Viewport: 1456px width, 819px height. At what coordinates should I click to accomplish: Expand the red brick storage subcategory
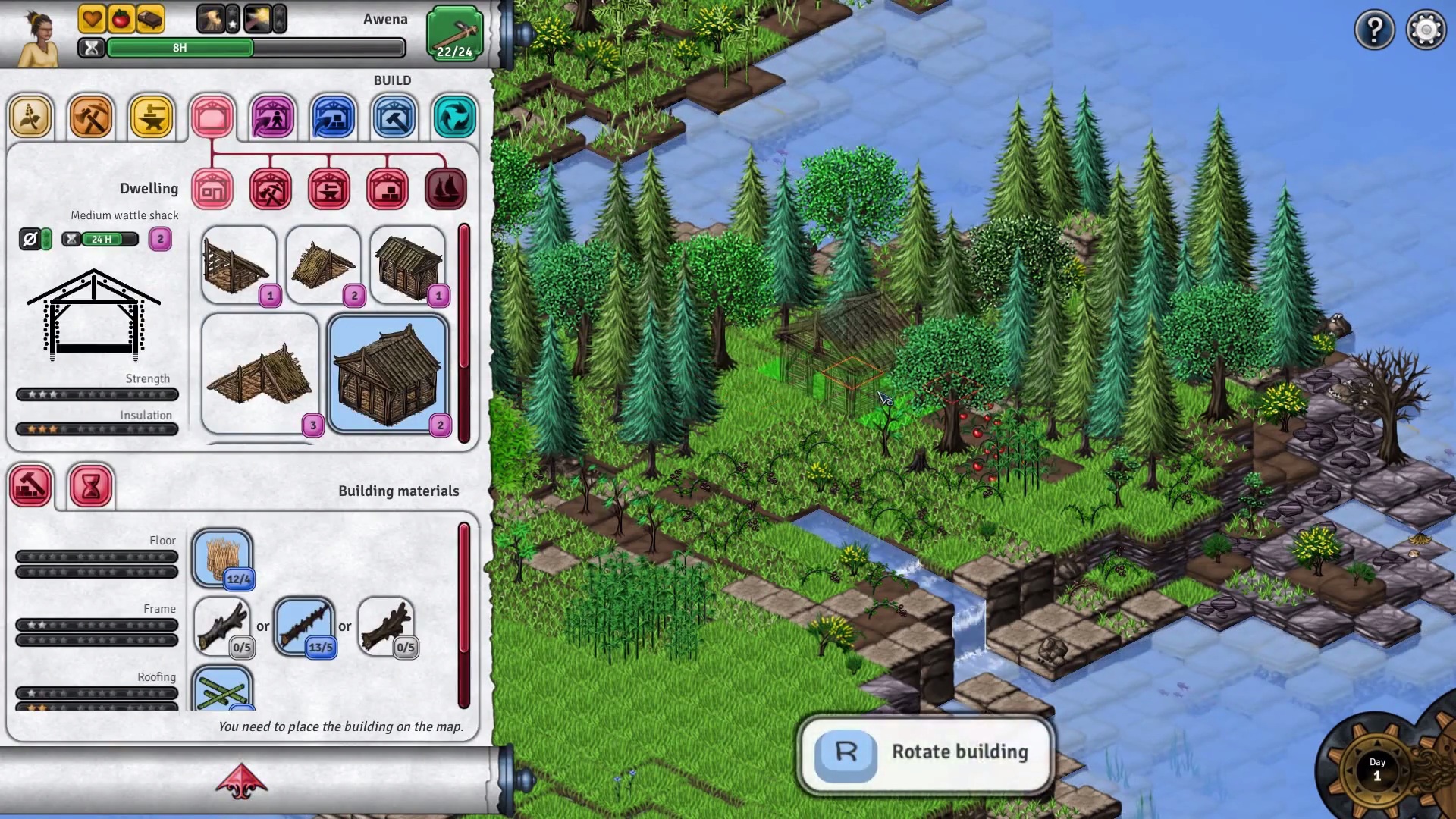click(x=388, y=190)
